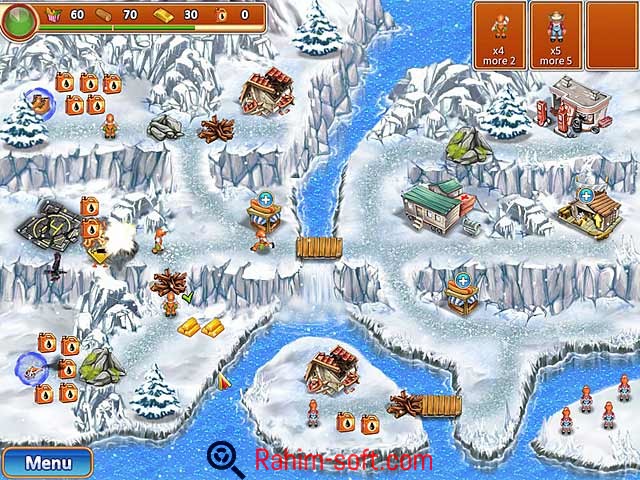This screenshot has width=640, height=480.
Task: Open the Menu button
Action: click(x=47, y=463)
